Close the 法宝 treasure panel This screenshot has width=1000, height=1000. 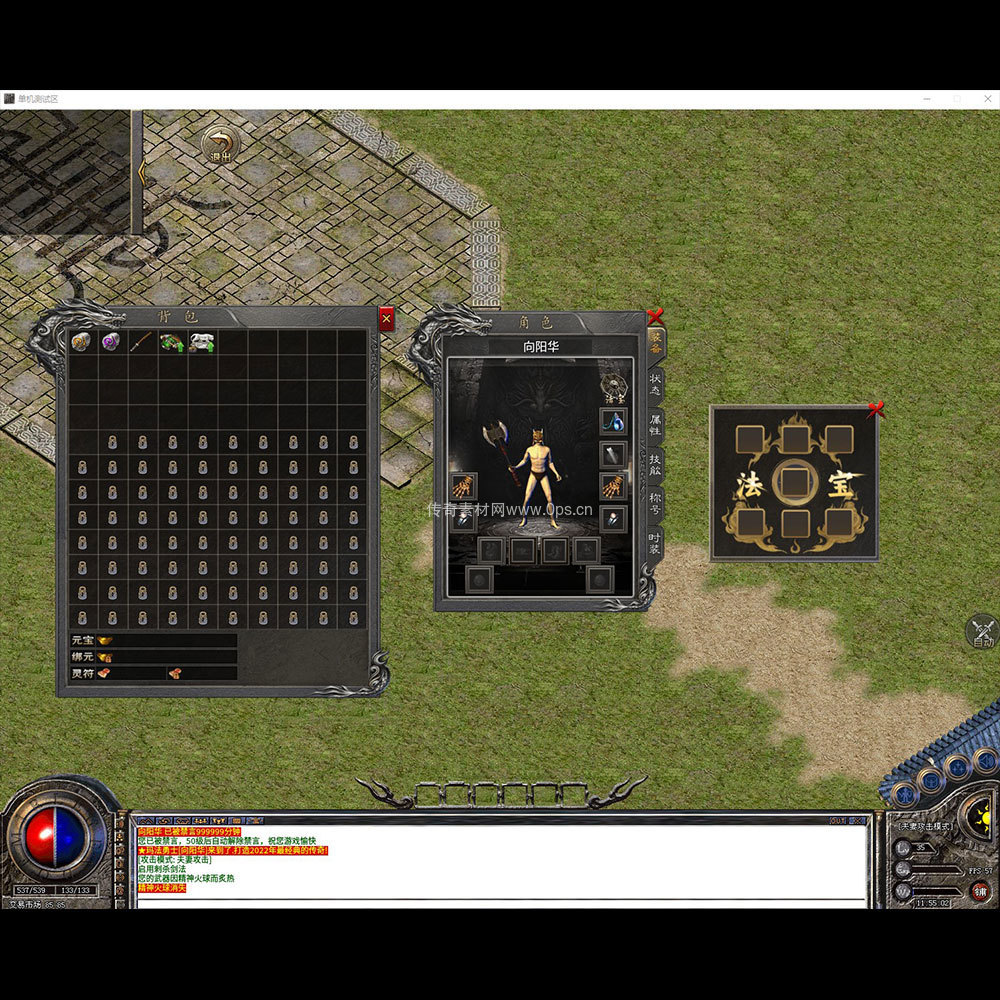click(x=876, y=409)
